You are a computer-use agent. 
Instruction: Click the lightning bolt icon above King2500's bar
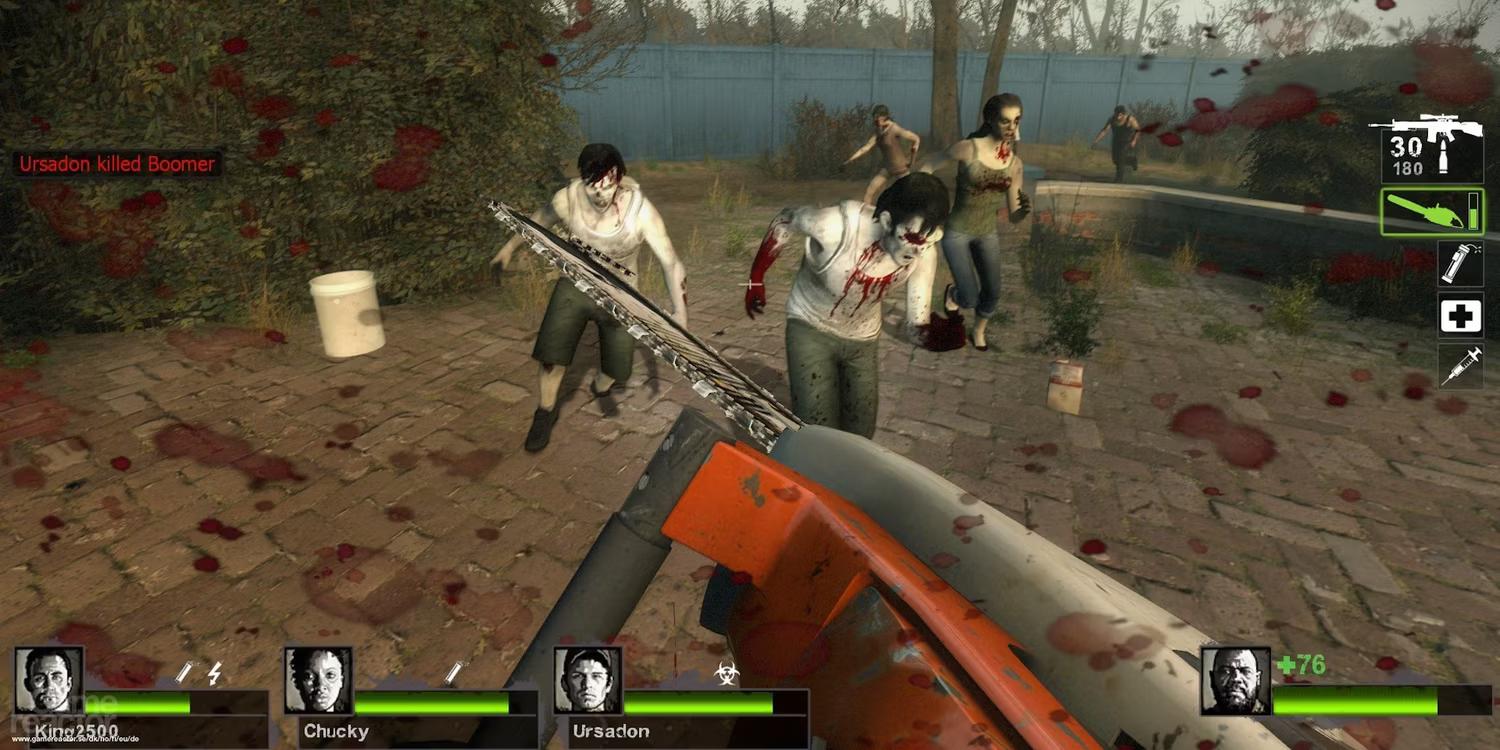coord(214,672)
